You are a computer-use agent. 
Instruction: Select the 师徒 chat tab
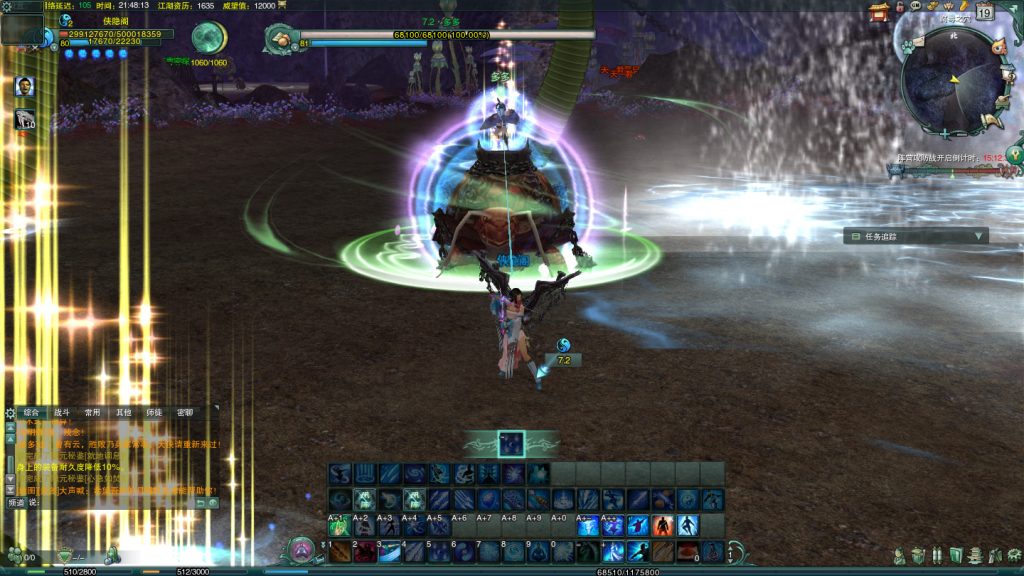click(x=154, y=412)
